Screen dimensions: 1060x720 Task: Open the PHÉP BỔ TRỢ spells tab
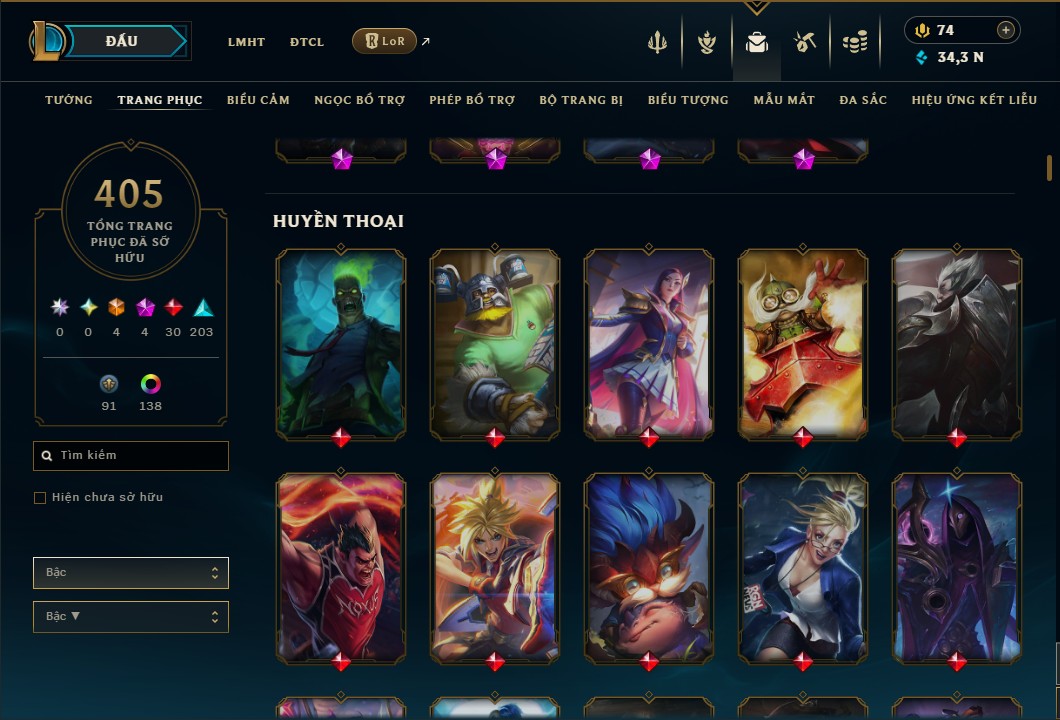click(x=472, y=100)
